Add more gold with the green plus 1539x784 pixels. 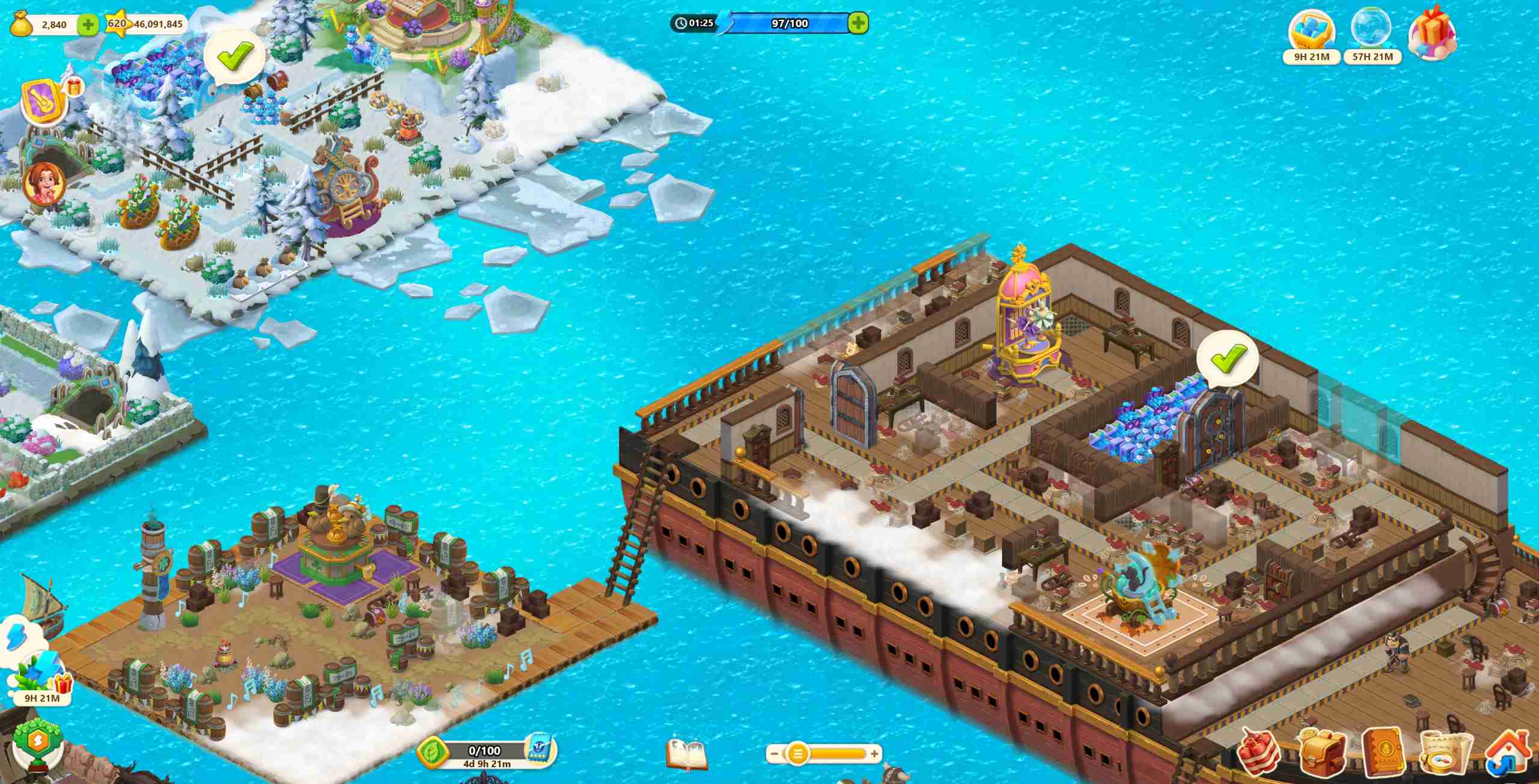[88, 25]
